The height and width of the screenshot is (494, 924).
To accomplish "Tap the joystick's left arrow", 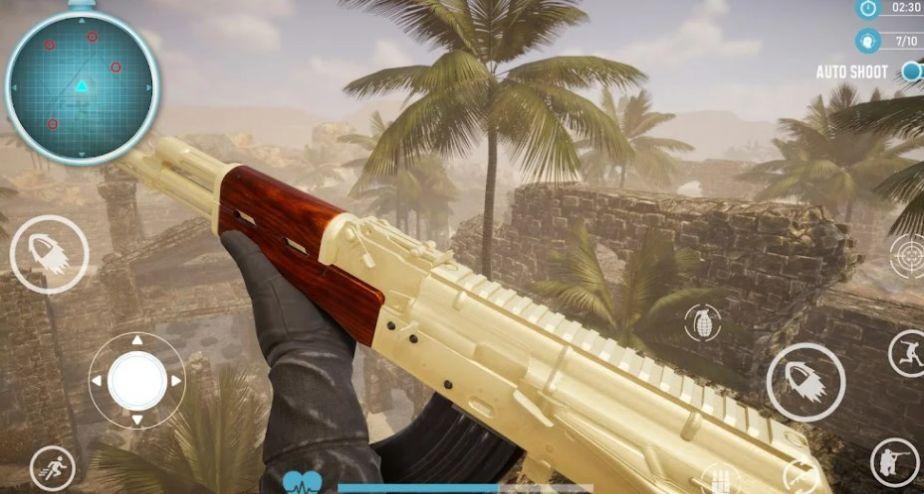I will pyautogui.click(x=98, y=381).
